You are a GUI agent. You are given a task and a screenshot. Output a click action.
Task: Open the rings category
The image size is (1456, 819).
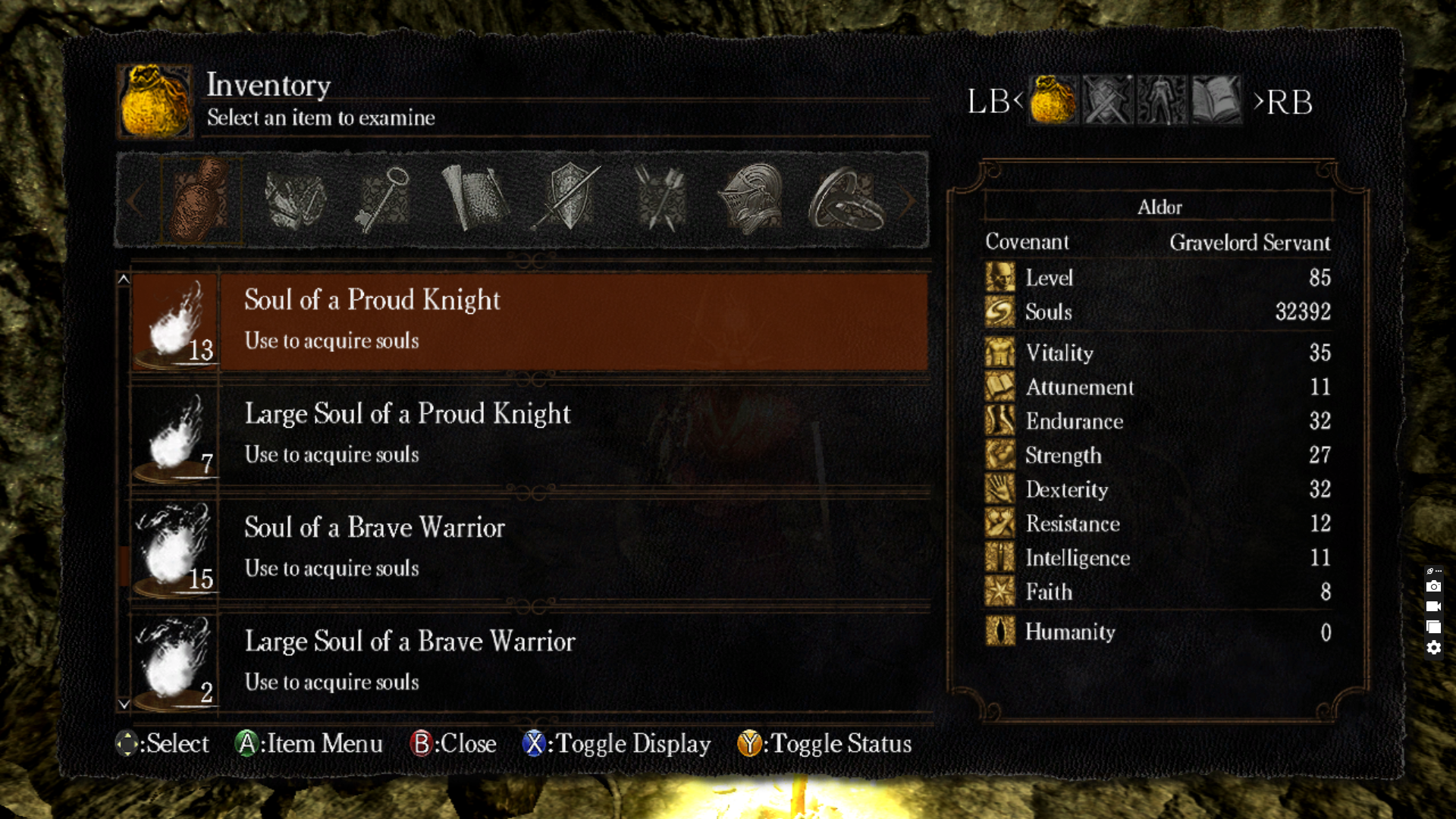coord(845,200)
